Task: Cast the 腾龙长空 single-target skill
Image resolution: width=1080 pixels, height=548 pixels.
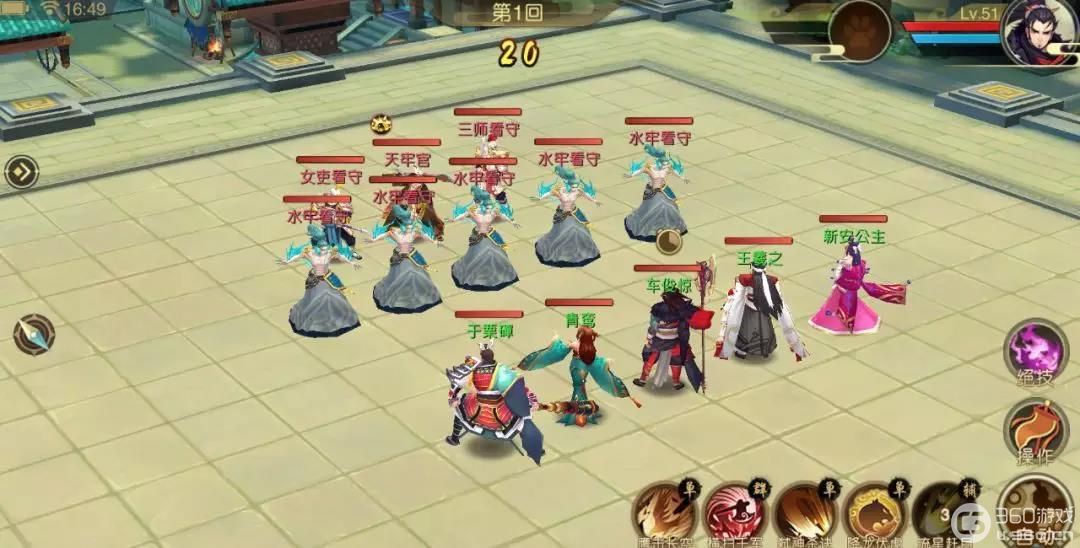Action: [666, 512]
